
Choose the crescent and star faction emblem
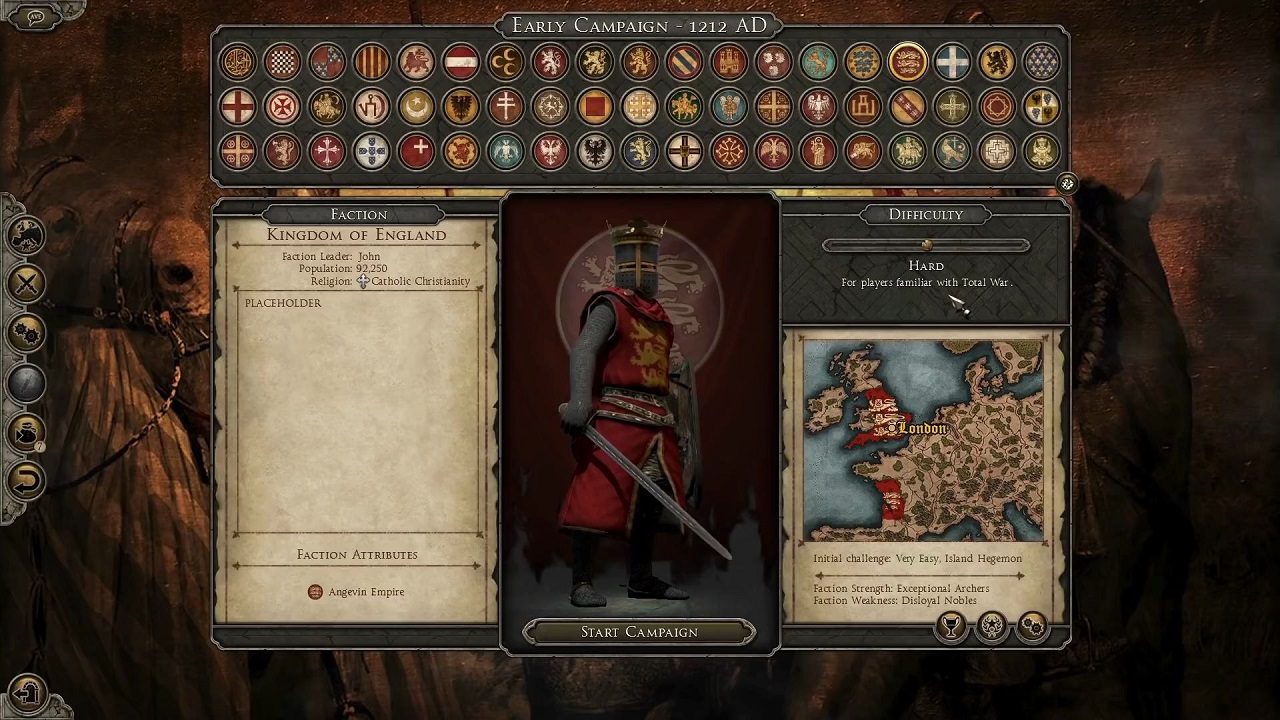(416, 106)
